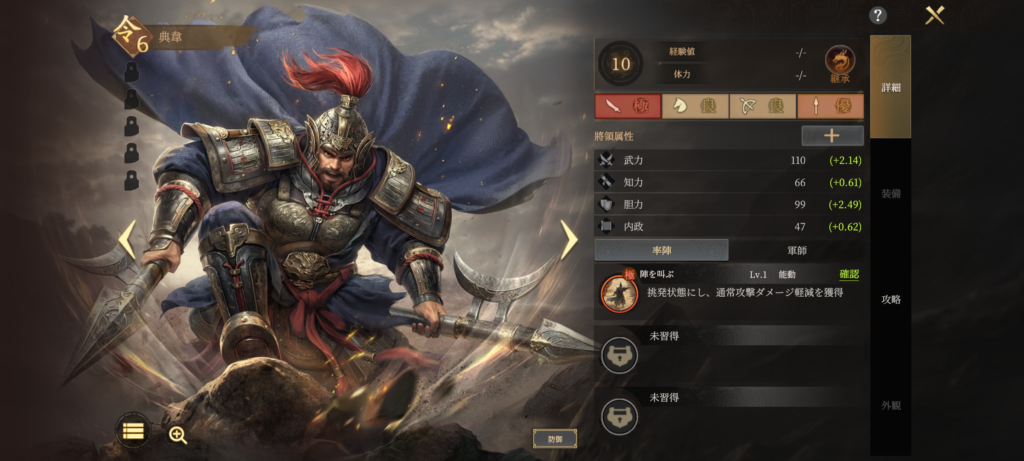The image size is (1024, 461).
Task: Select the 率陣 skills tab
Action: click(x=661, y=250)
